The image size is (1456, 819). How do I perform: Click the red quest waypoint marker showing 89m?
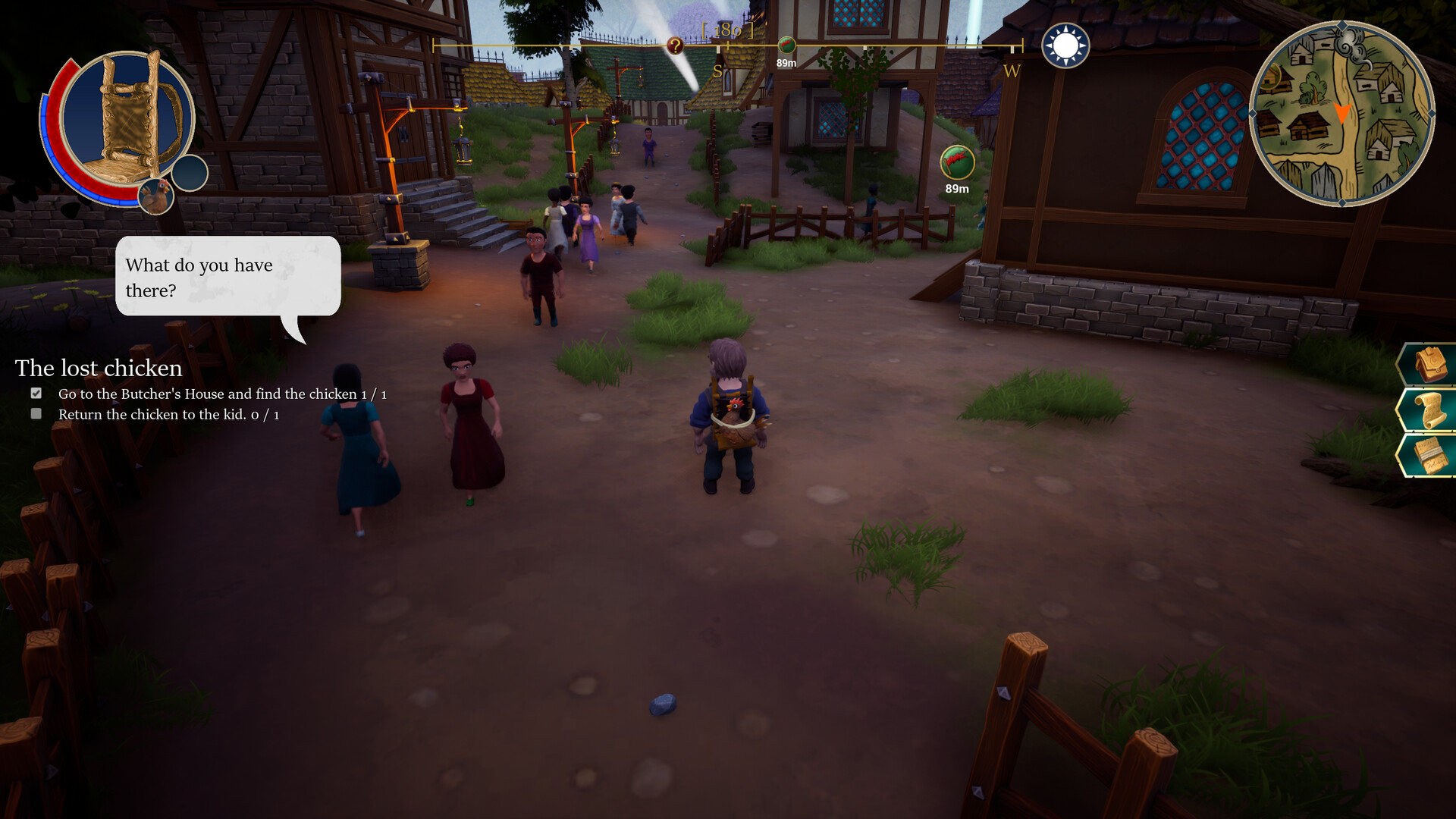point(957,161)
